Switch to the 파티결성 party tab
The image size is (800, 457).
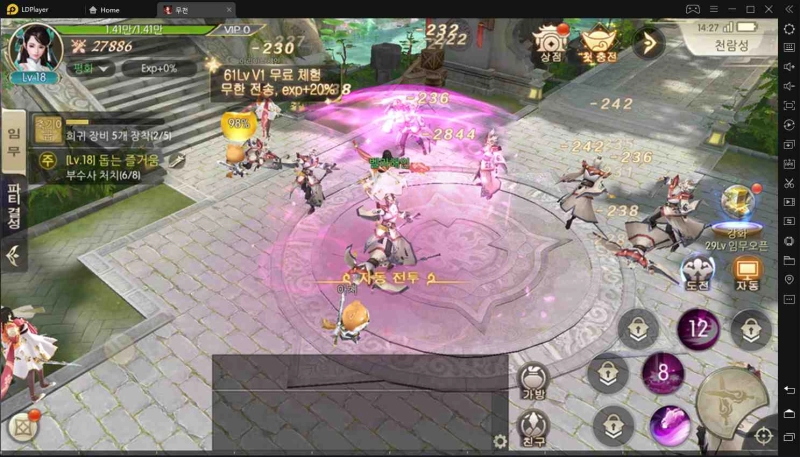pyautogui.click(x=14, y=206)
